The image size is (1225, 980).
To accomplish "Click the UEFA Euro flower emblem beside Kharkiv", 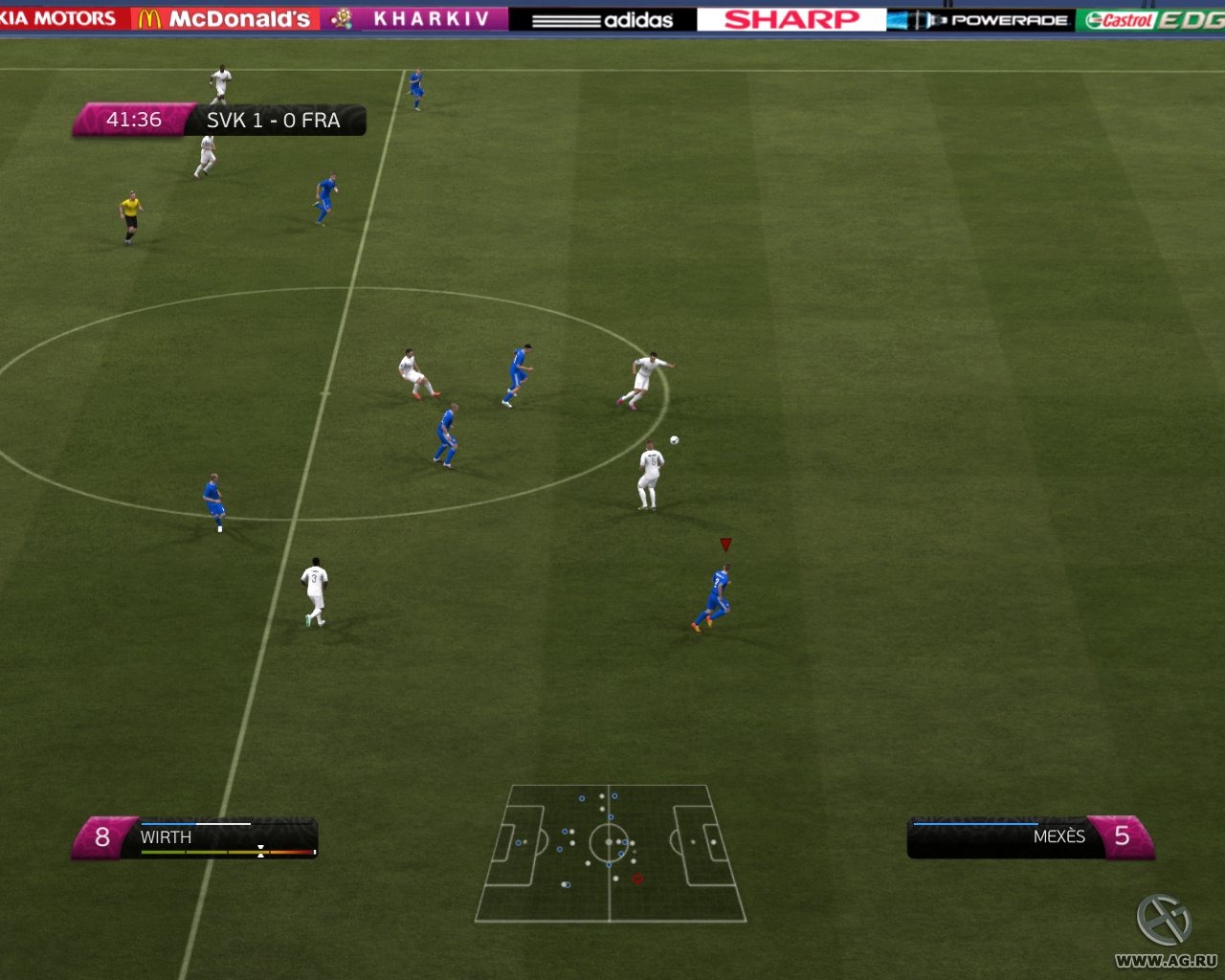I will pyautogui.click(x=340, y=17).
